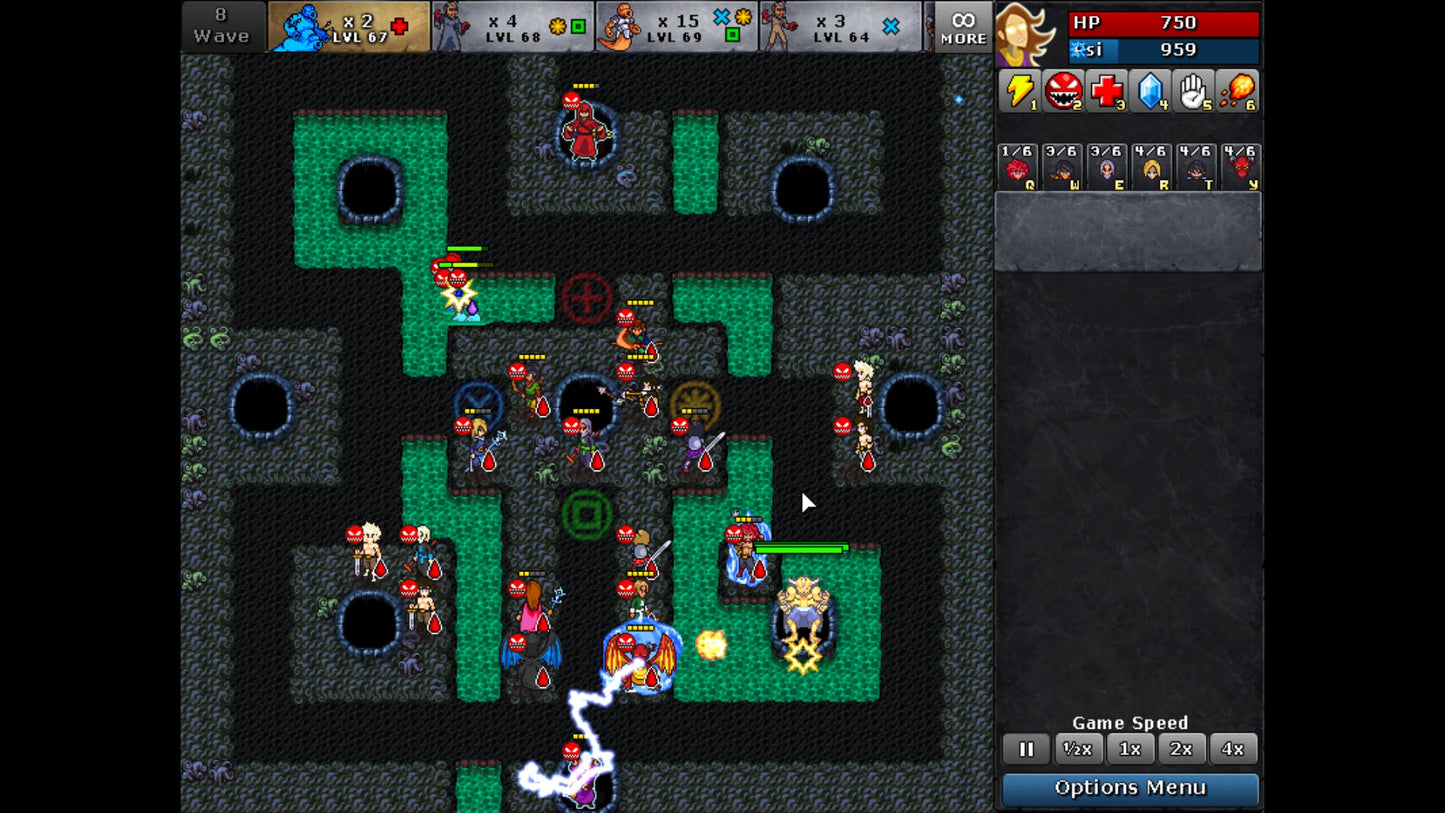1445x813 pixels.
Task: Set game speed to half speed
Action: (1078, 749)
